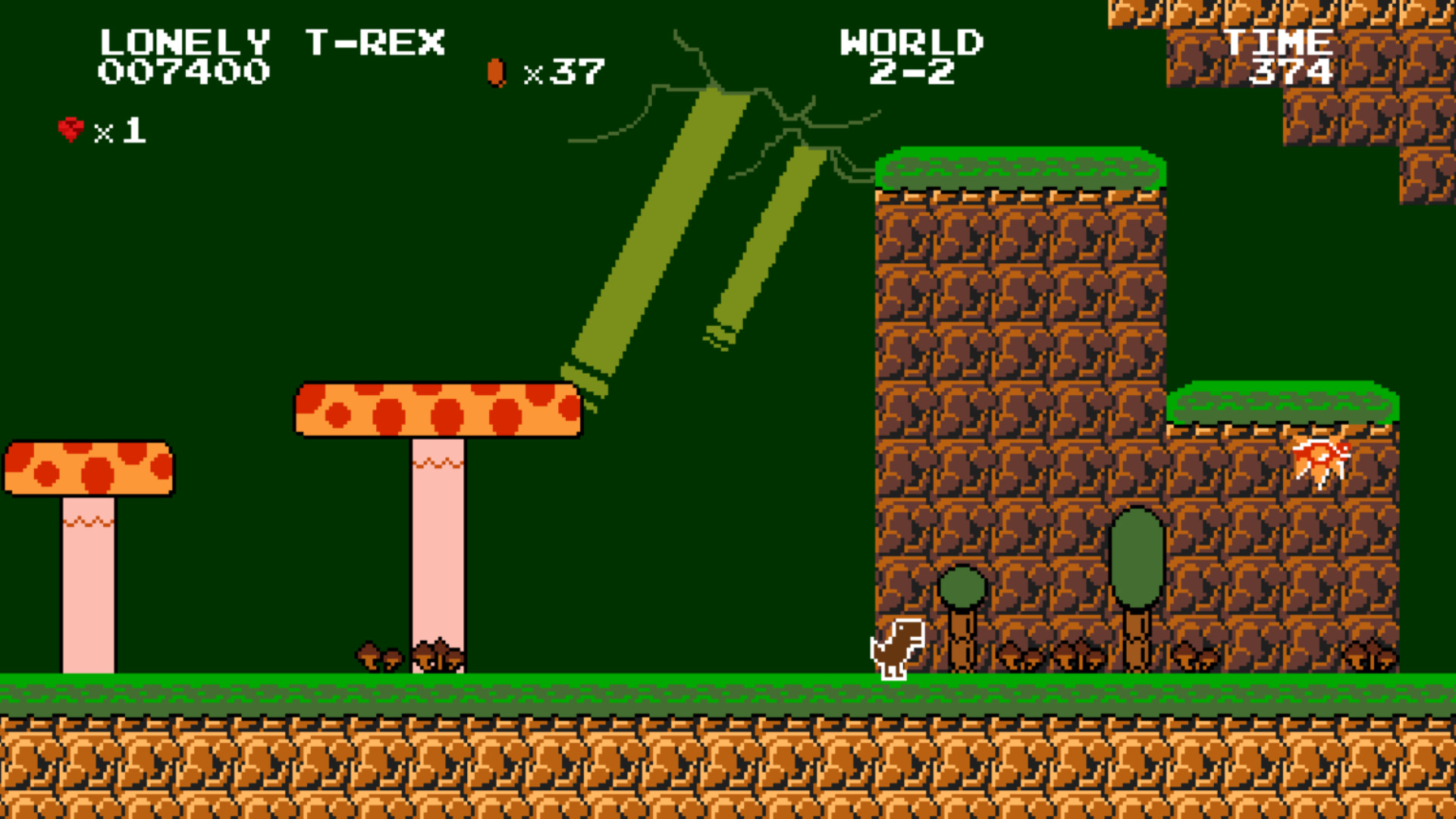This screenshot has height=819, width=1456.
Task: Click the score reading 007400
Action: point(186,72)
